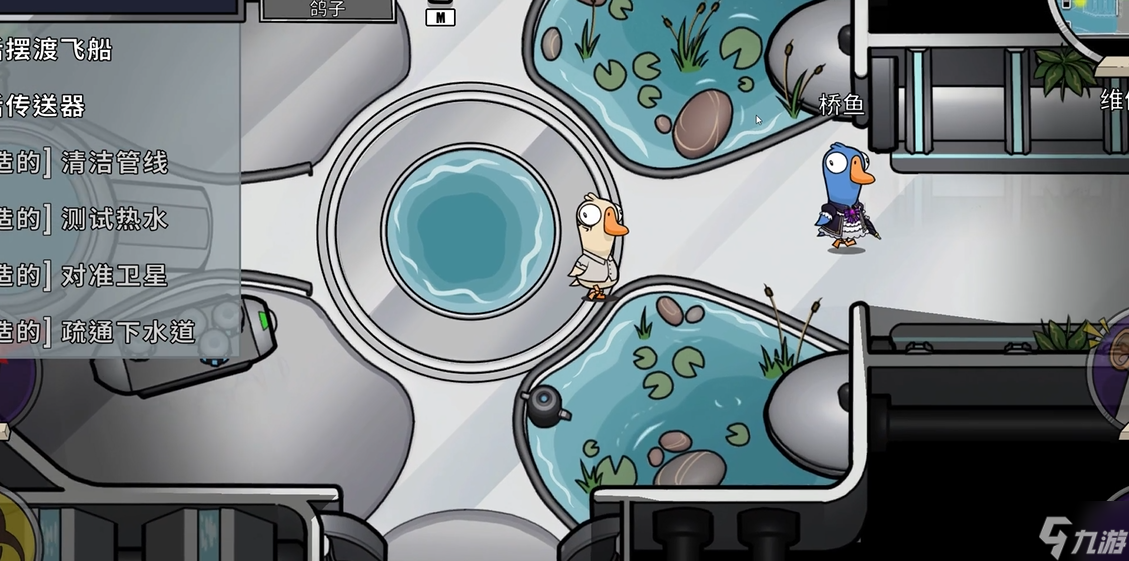
Task: Select the 摆渡飞船 task entry
Action: click(60, 49)
